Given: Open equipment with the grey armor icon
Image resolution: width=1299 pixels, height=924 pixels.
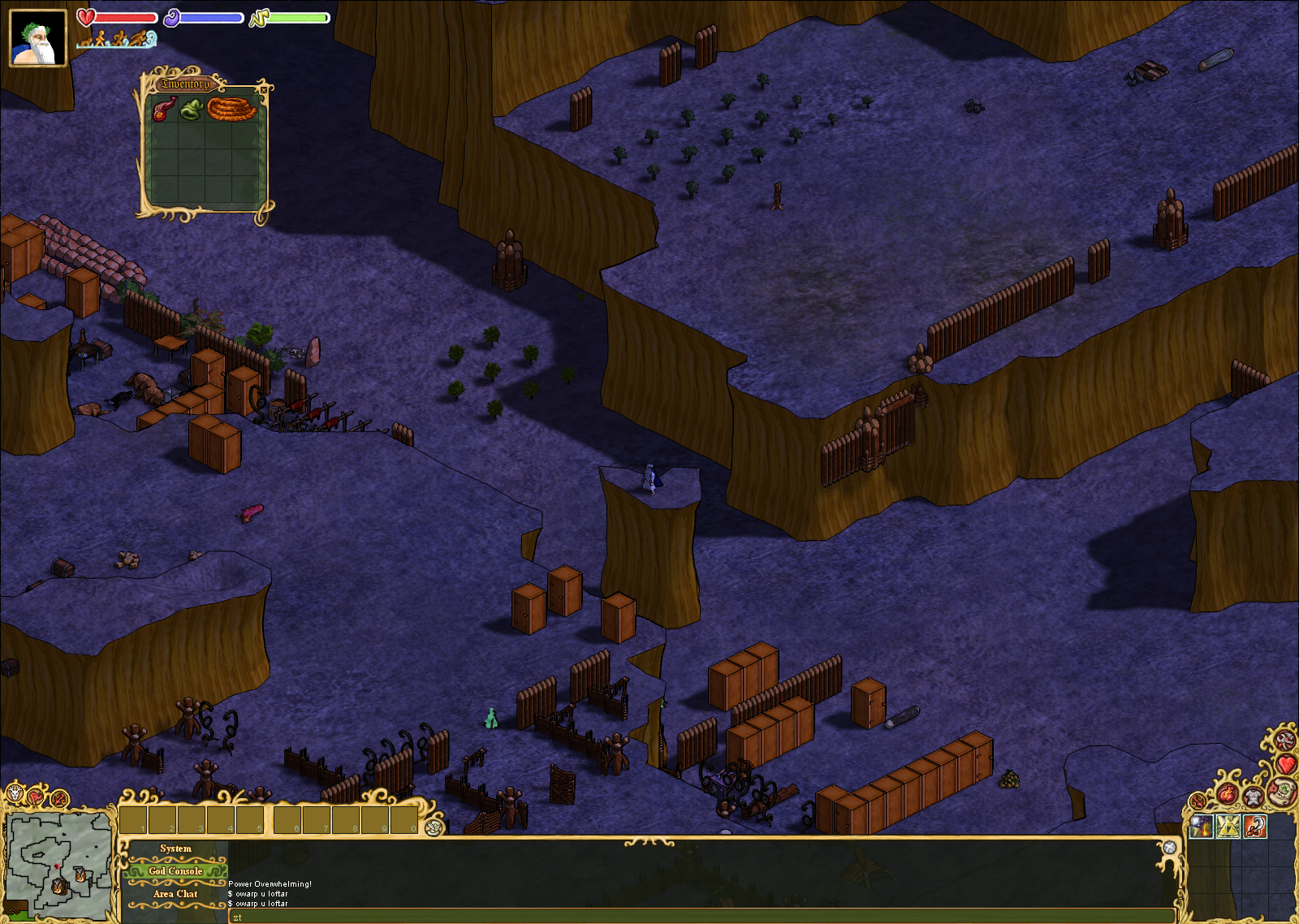Looking at the screenshot, I should tap(1254, 797).
